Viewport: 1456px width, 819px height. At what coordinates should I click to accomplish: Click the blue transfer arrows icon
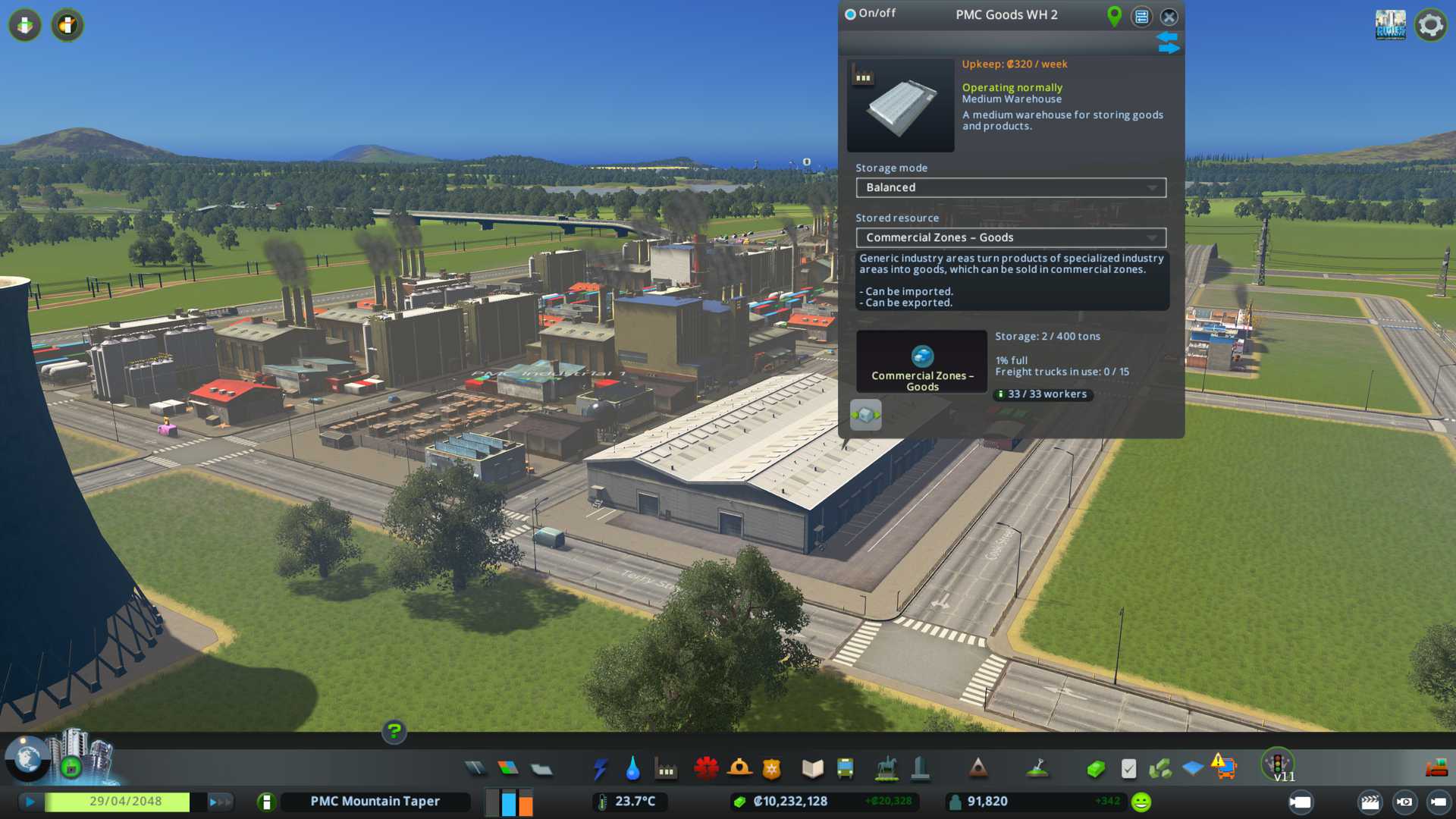[x=1168, y=42]
